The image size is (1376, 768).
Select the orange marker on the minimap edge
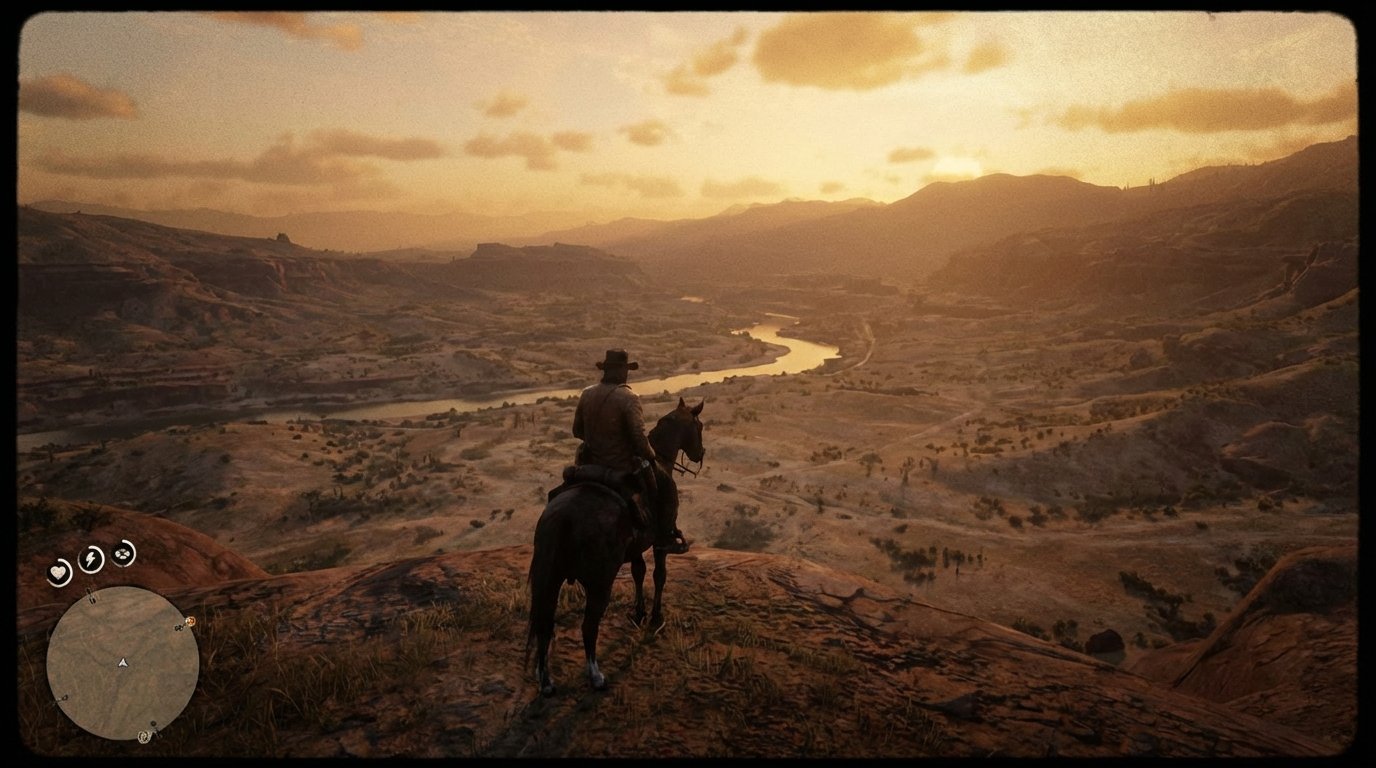tap(190, 620)
